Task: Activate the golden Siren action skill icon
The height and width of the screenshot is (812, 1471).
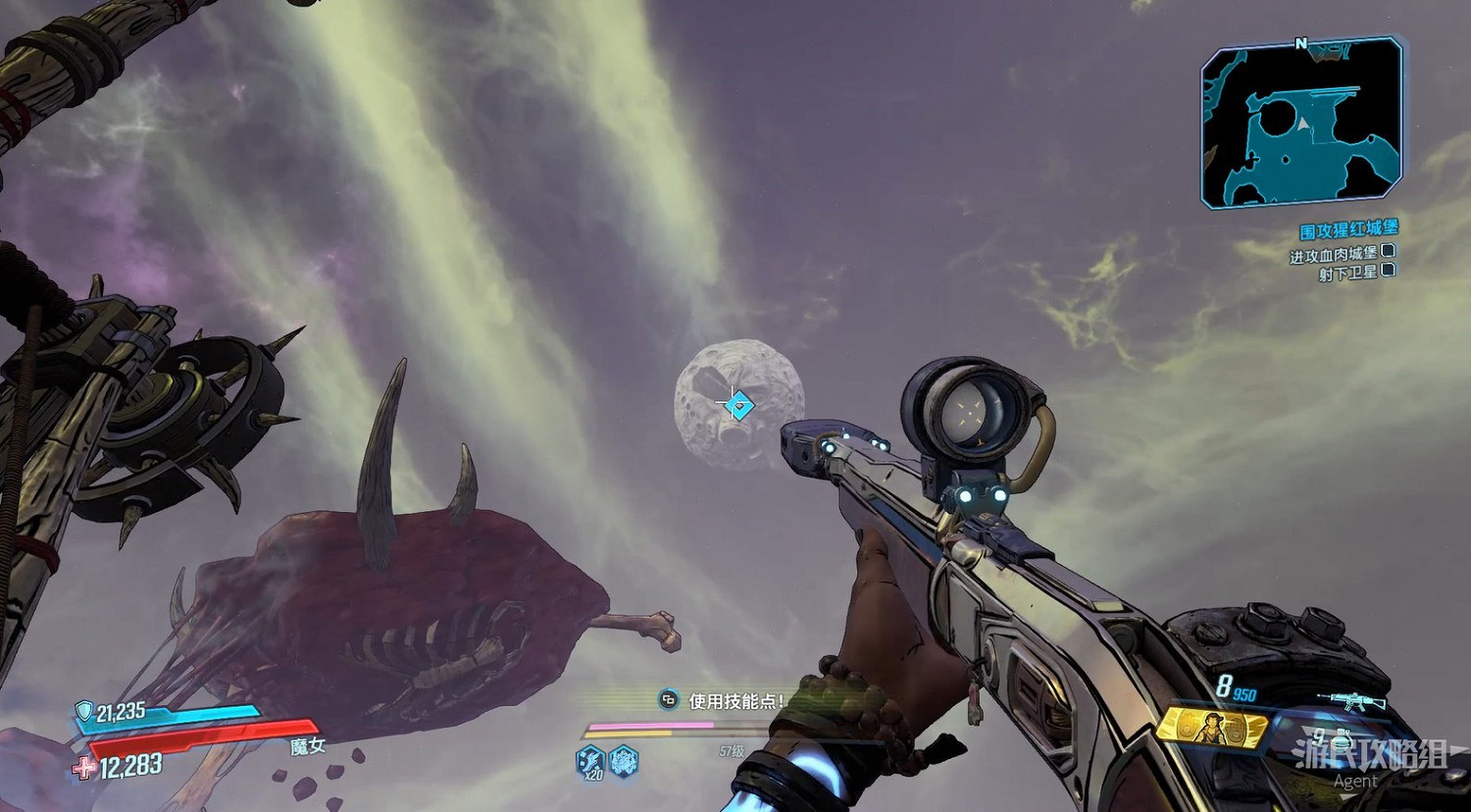Action: click(x=1212, y=728)
